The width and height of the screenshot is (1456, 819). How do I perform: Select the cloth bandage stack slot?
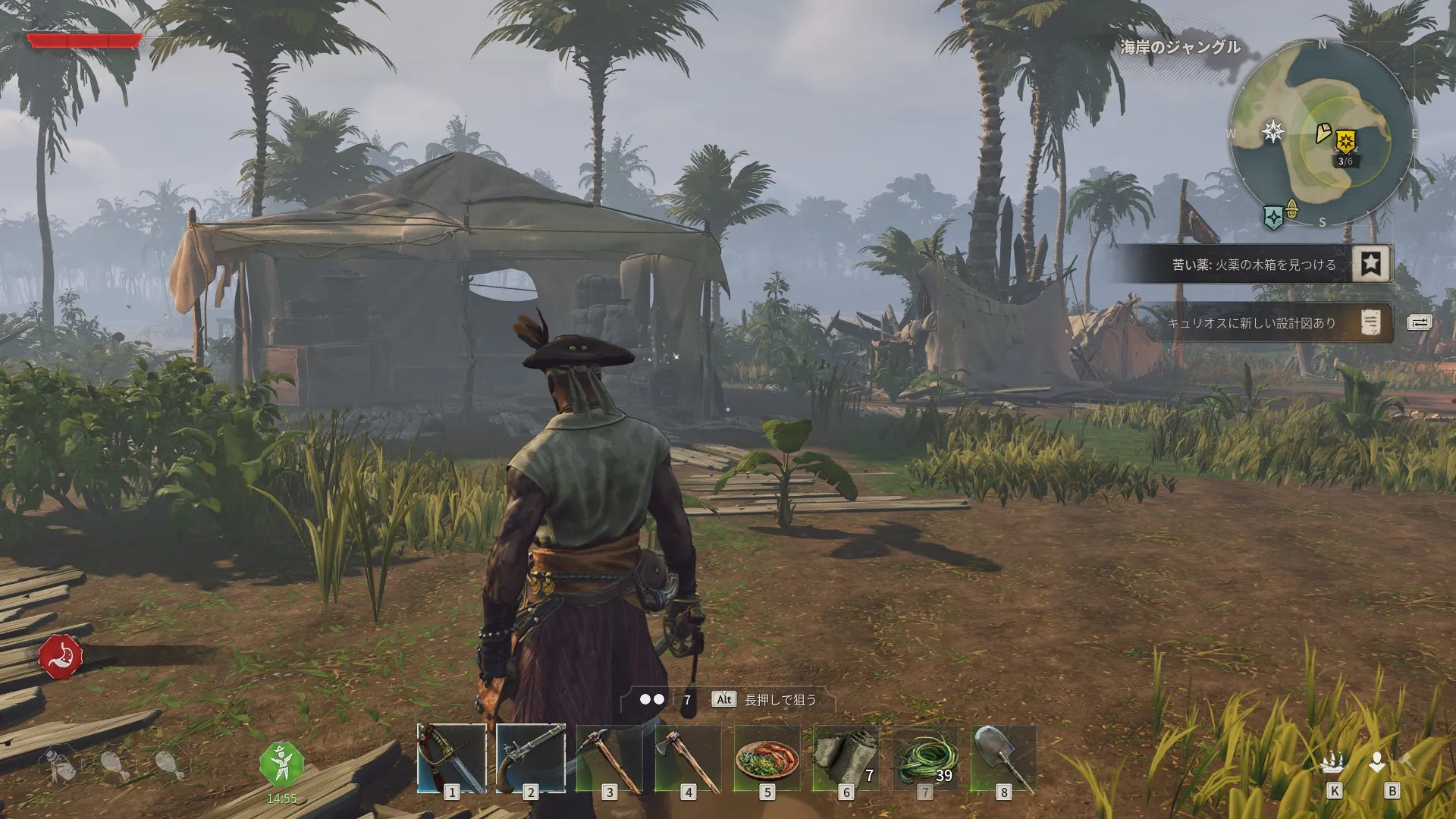pyautogui.click(x=846, y=758)
